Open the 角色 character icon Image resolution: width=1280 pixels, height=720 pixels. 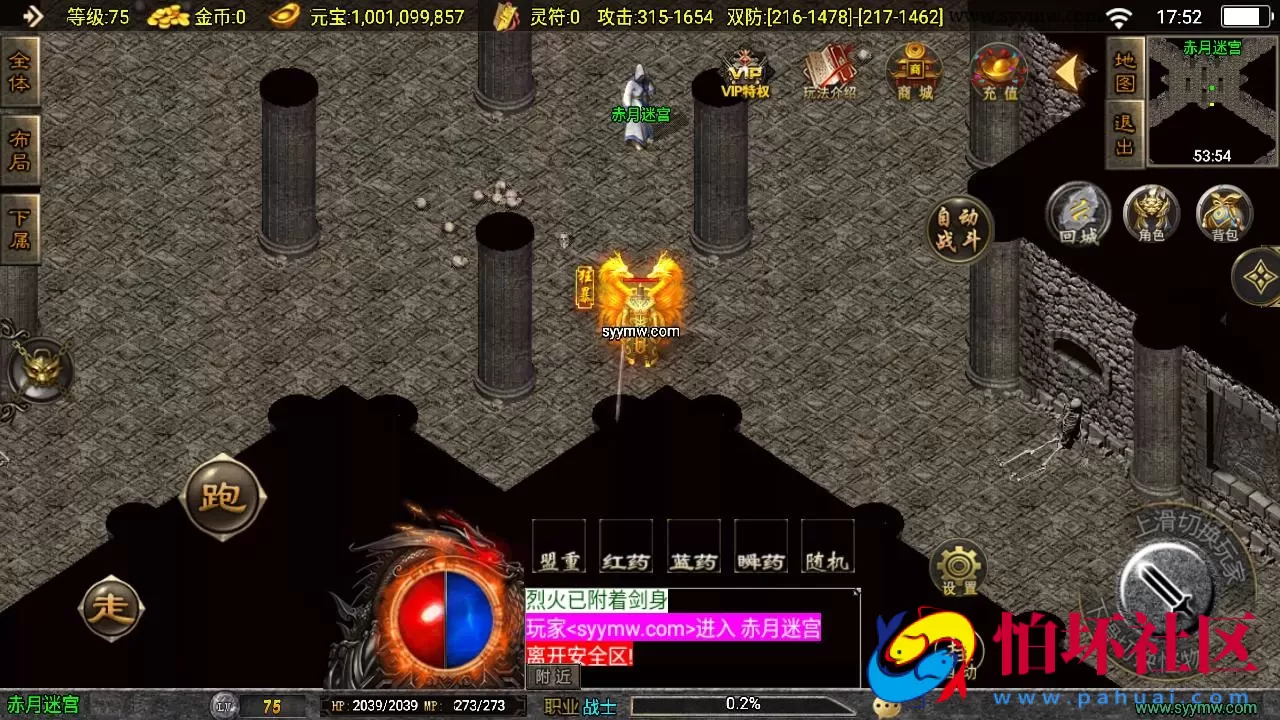point(1151,215)
